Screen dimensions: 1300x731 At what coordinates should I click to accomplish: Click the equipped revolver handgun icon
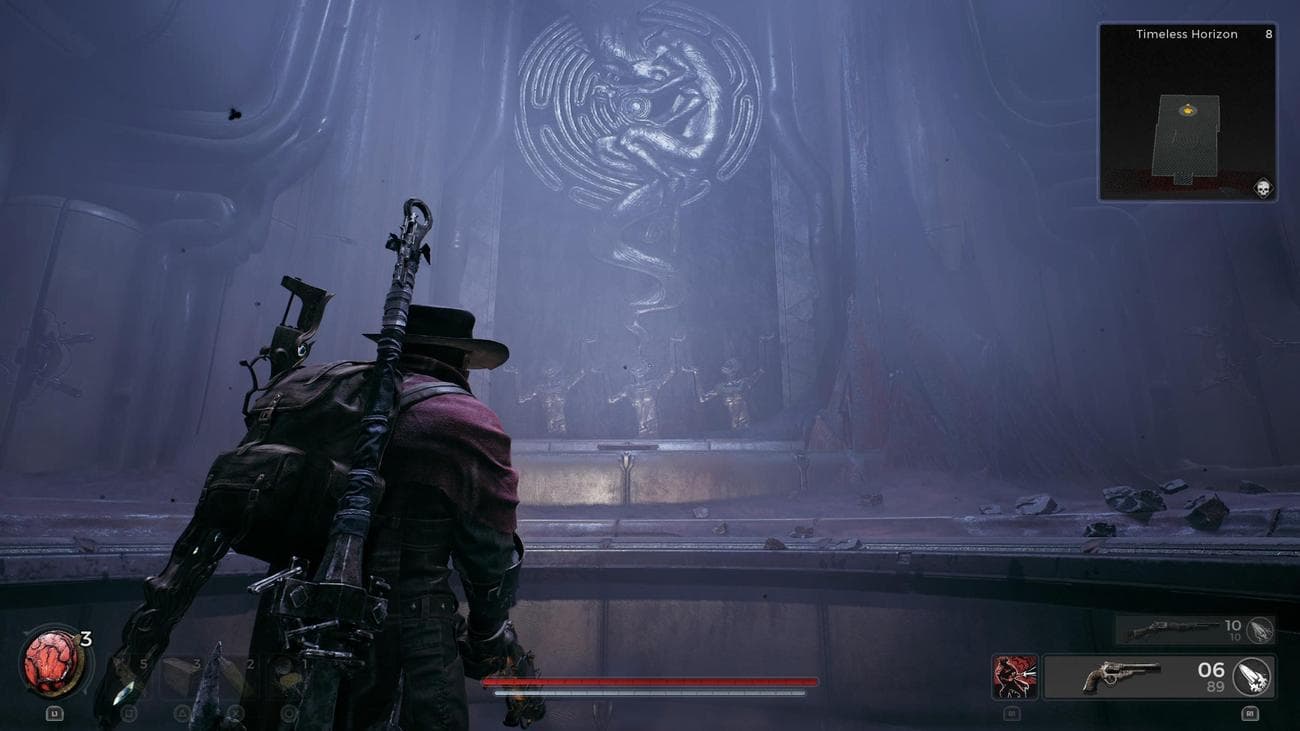click(x=1121, y=674)
